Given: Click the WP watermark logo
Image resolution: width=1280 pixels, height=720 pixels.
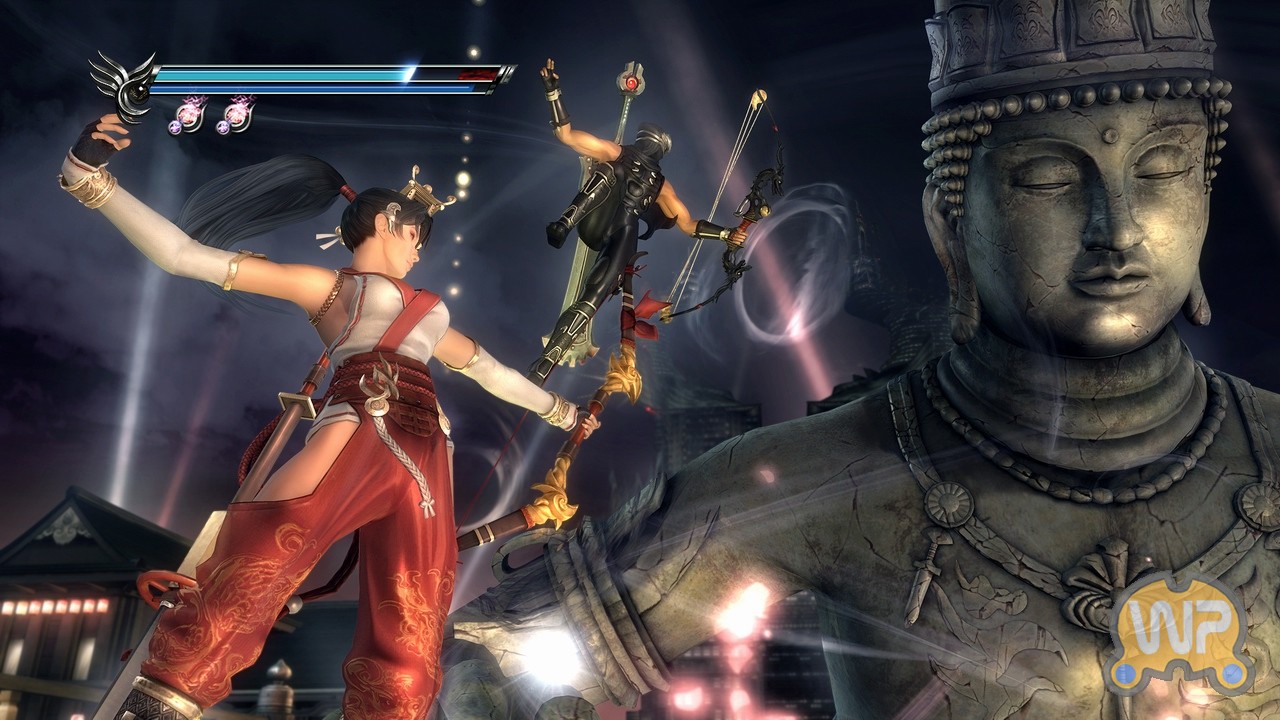Looking at the screenshot, I should click(1181, 631).
